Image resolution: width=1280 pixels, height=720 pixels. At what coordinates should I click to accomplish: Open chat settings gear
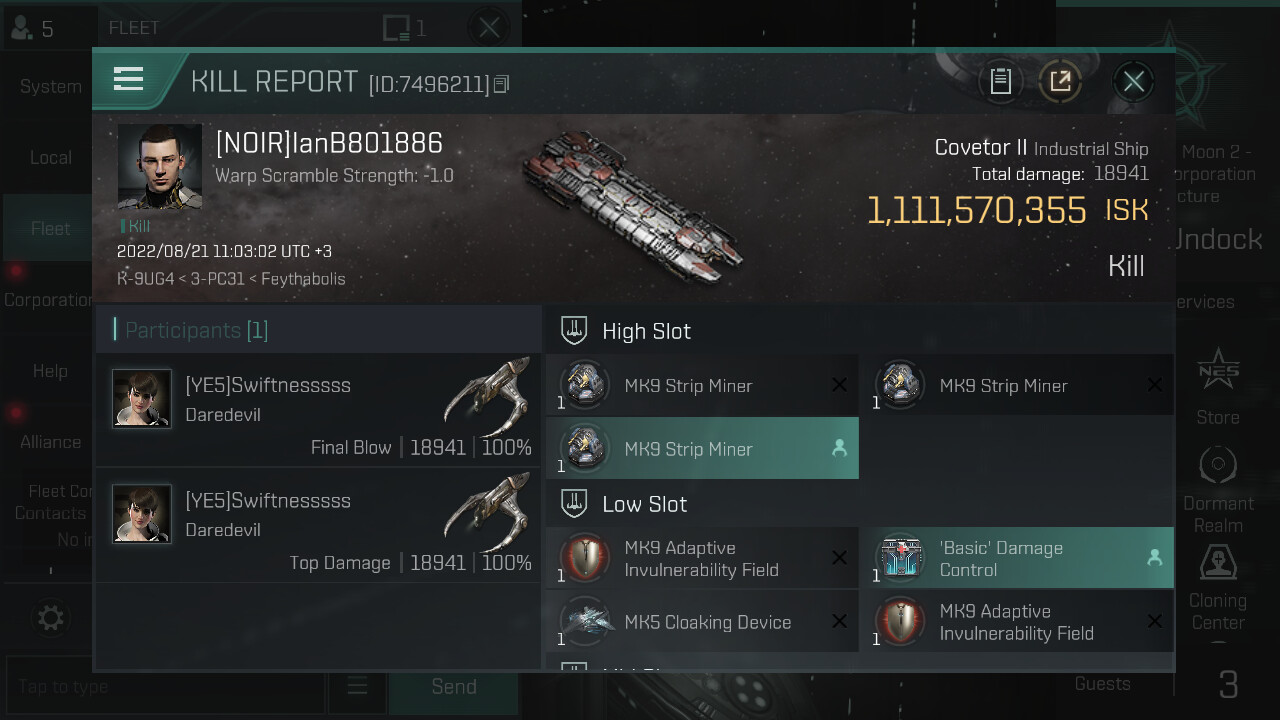pyautogui.click(x=50, y=618)
